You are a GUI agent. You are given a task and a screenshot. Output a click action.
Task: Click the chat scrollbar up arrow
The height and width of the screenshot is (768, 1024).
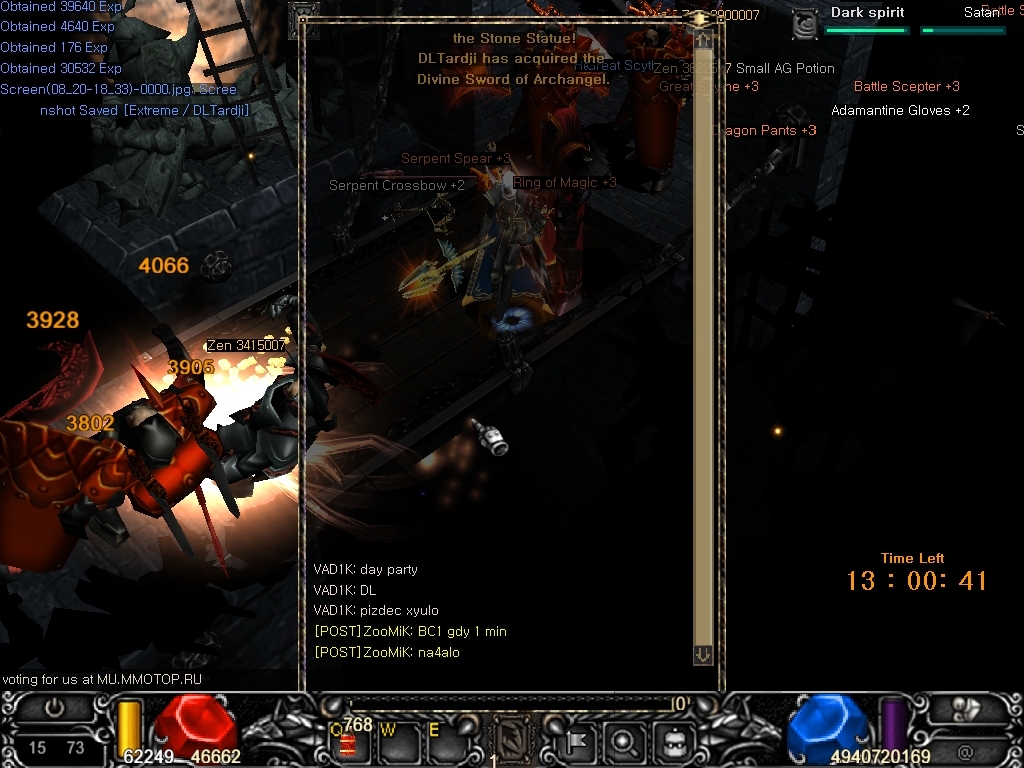point(703,40)
